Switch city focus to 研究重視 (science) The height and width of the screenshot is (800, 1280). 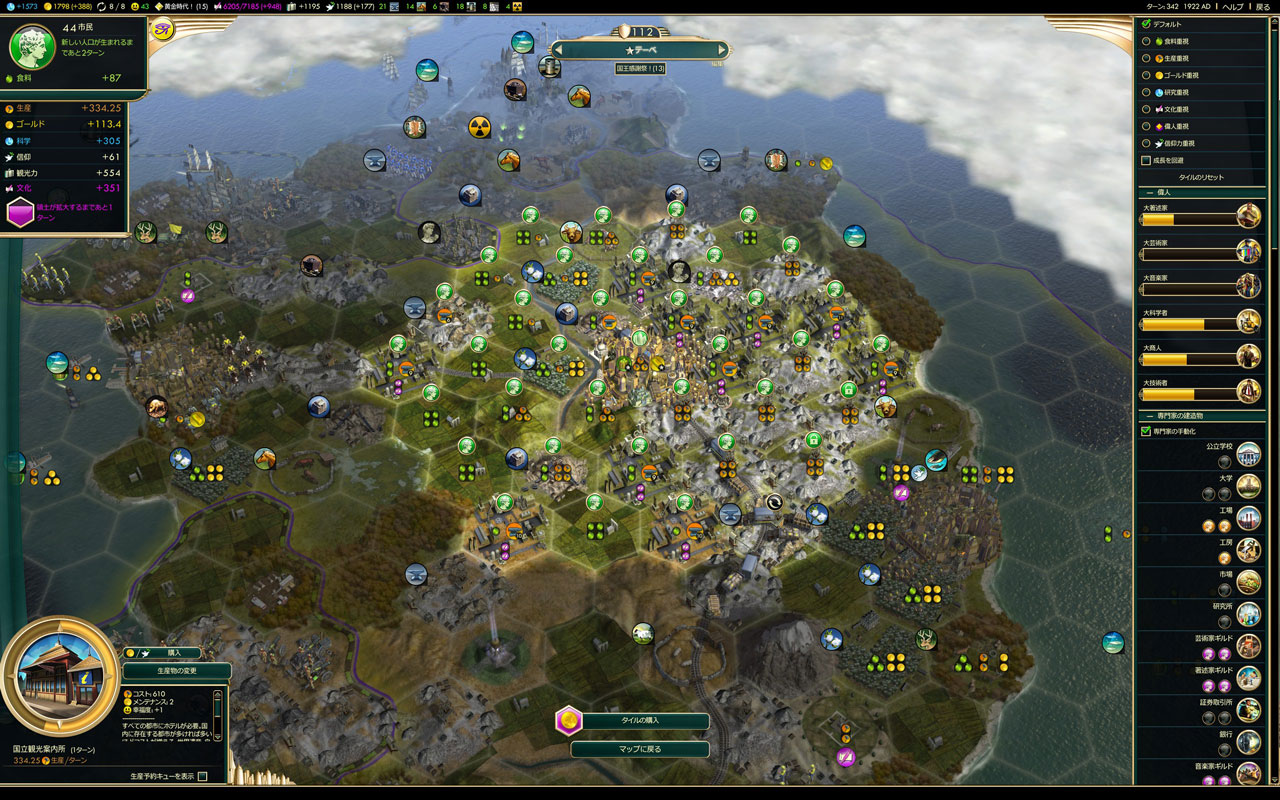1146,92
